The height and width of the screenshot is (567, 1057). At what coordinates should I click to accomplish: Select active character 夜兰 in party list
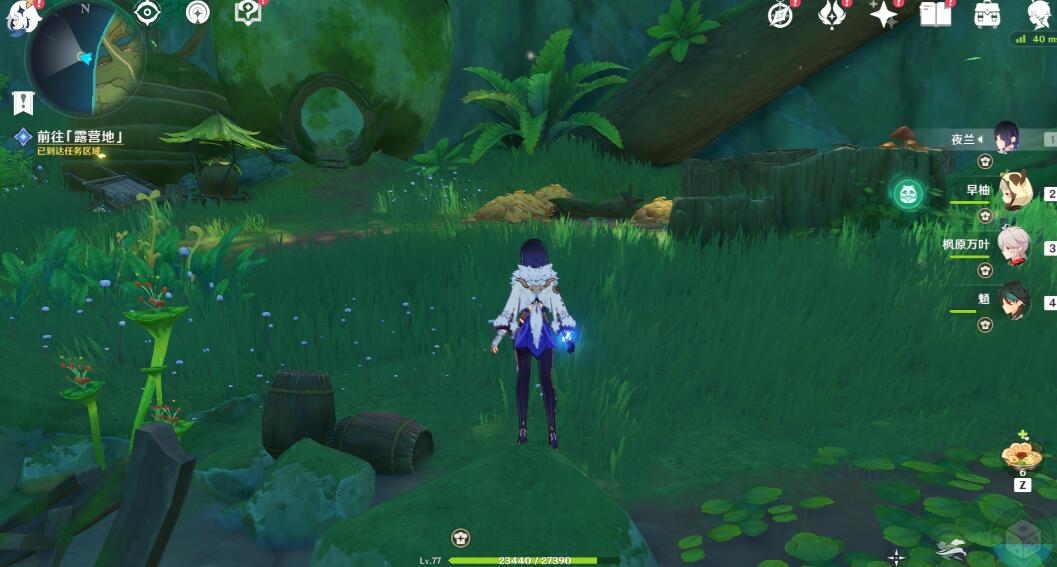[x=1006, y=139]
